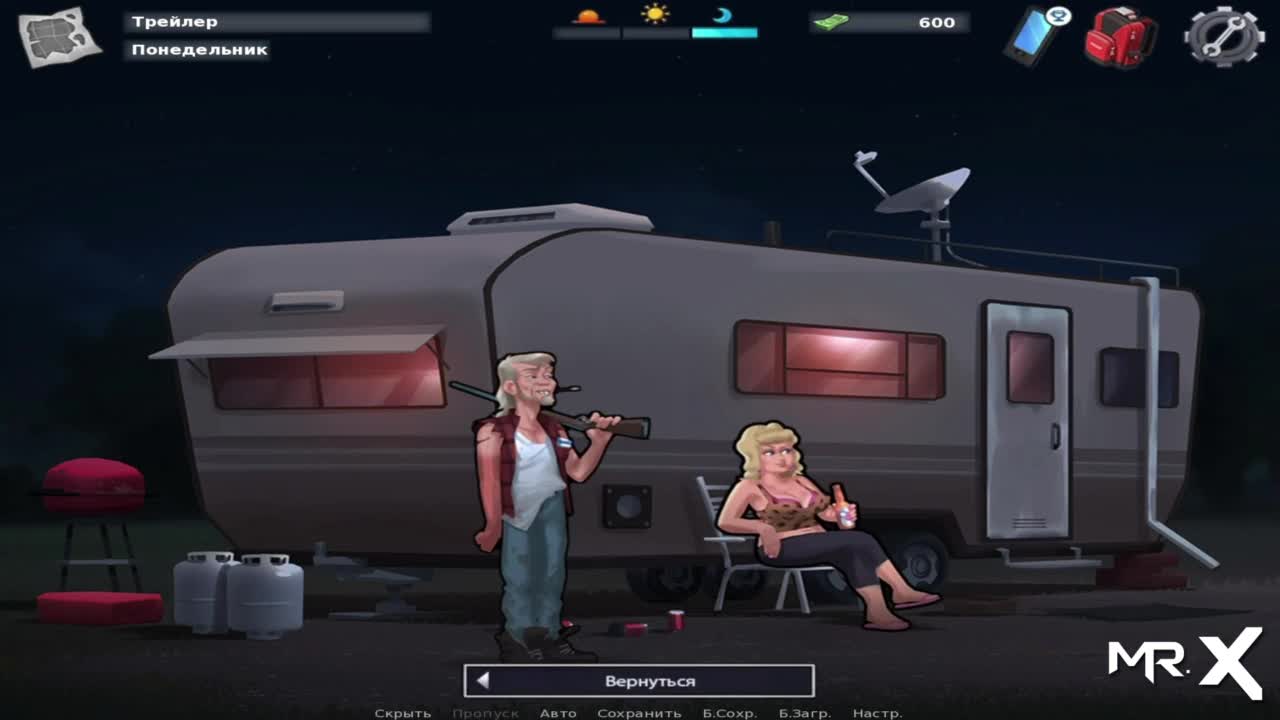Image resolution: width=1280 pixels, height=720 pixels.
Task: Open the red backpack inventory
Action: (1120, 37)
